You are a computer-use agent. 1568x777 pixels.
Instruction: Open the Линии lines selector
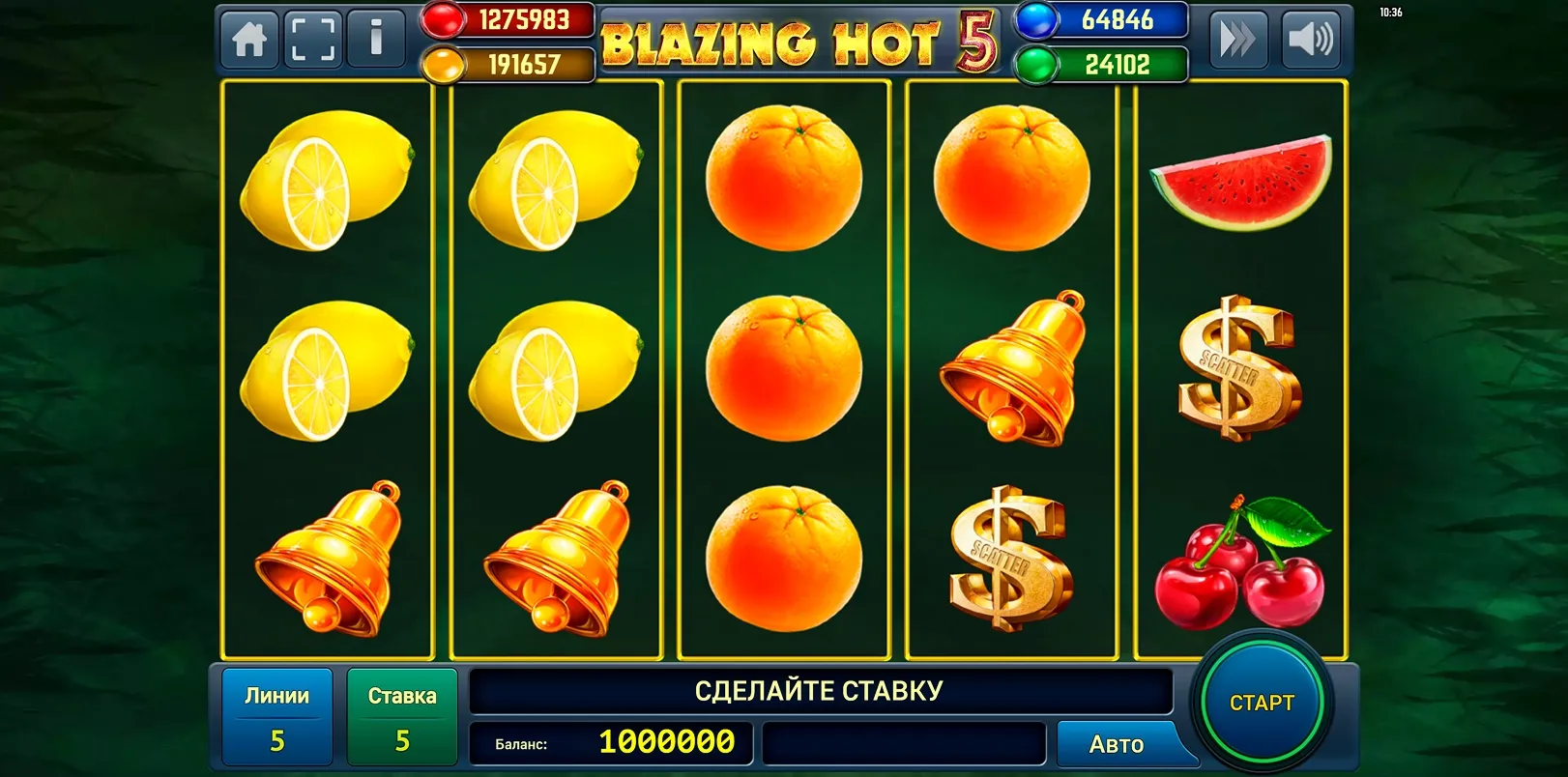(277, 715)
